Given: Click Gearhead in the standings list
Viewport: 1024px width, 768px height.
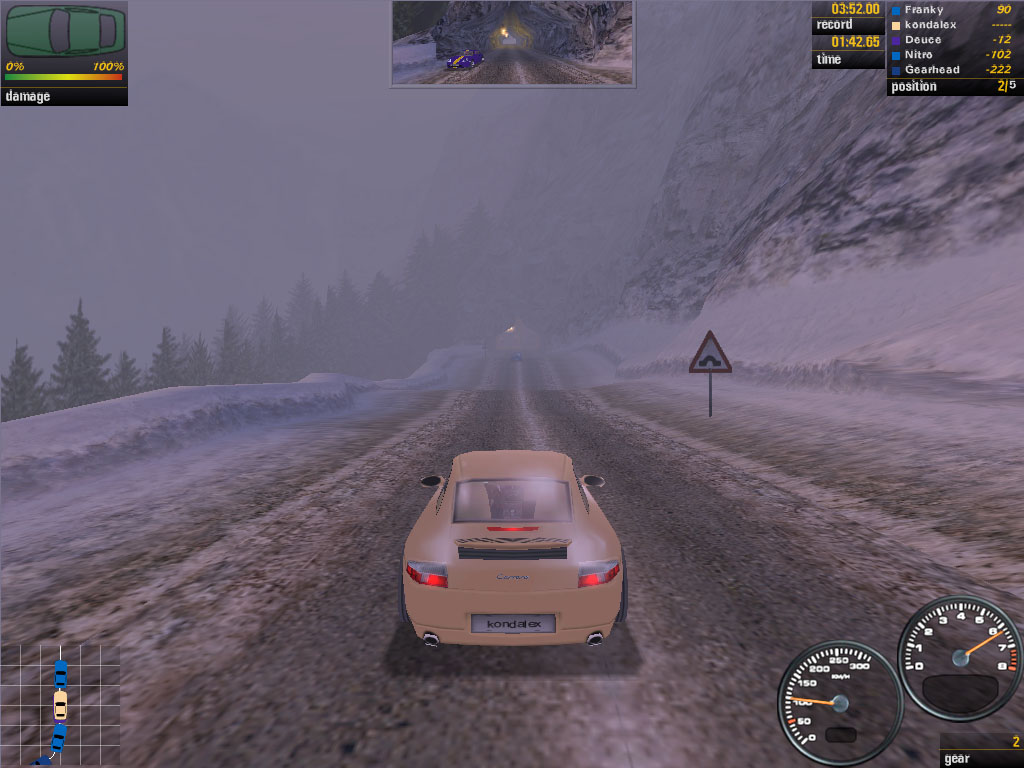Looking at the screenshot, I should pyautogui.click(x=931, y=69).
